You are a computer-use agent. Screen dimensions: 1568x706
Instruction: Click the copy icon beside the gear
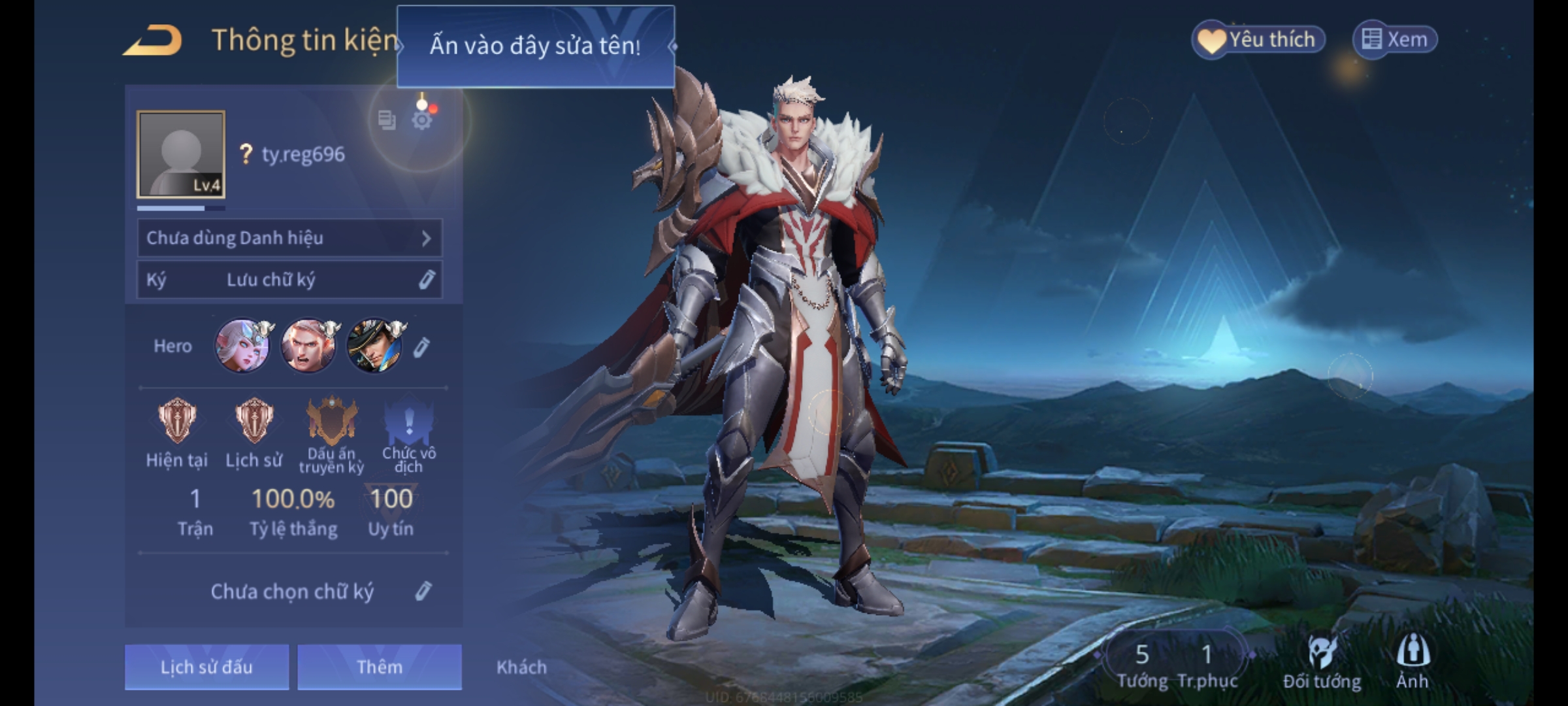click(x=387, y=120)
